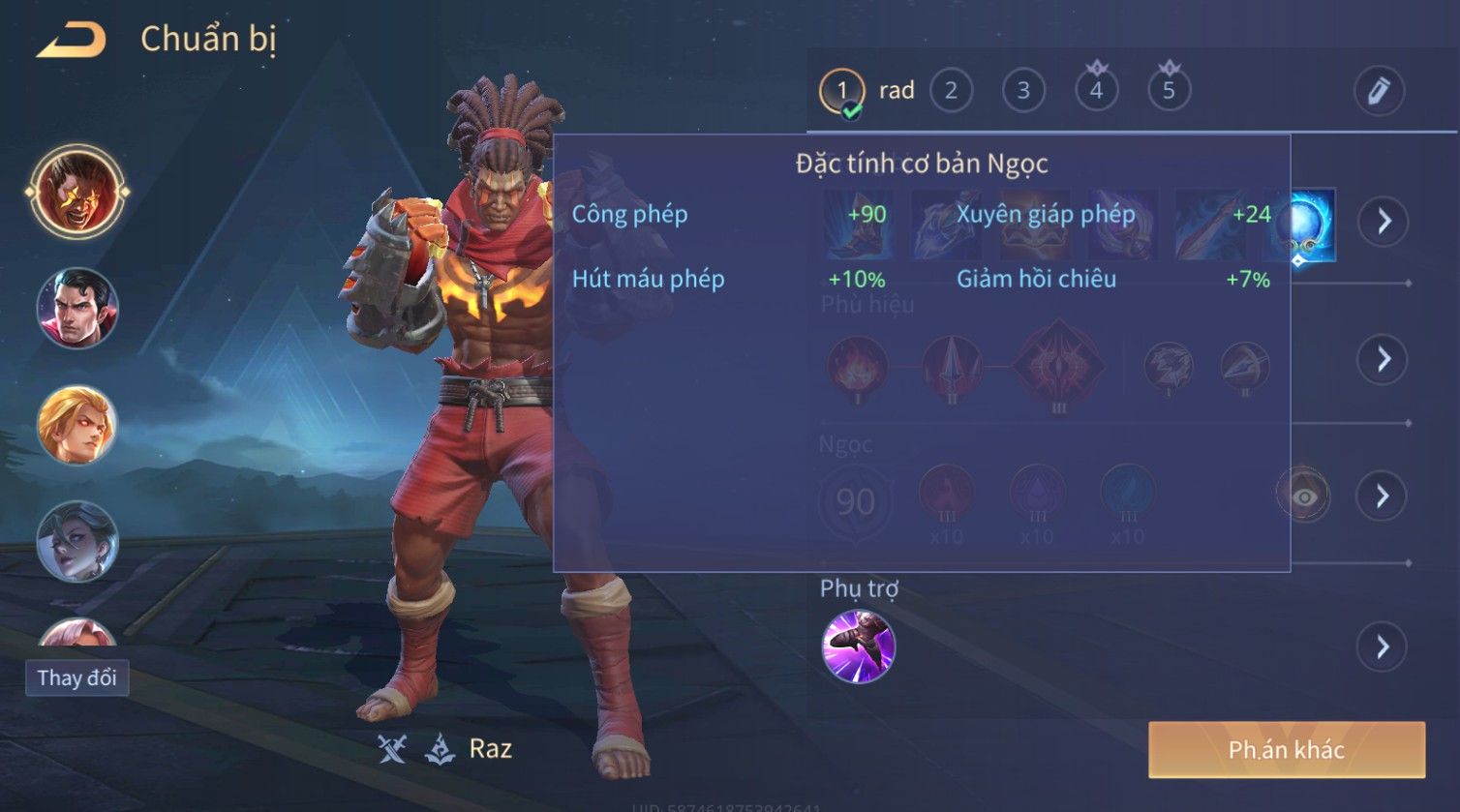Edit the preset name with pencil icon
The image size is (1460, 812).
pyautogui.click(x=1379, y=91)
